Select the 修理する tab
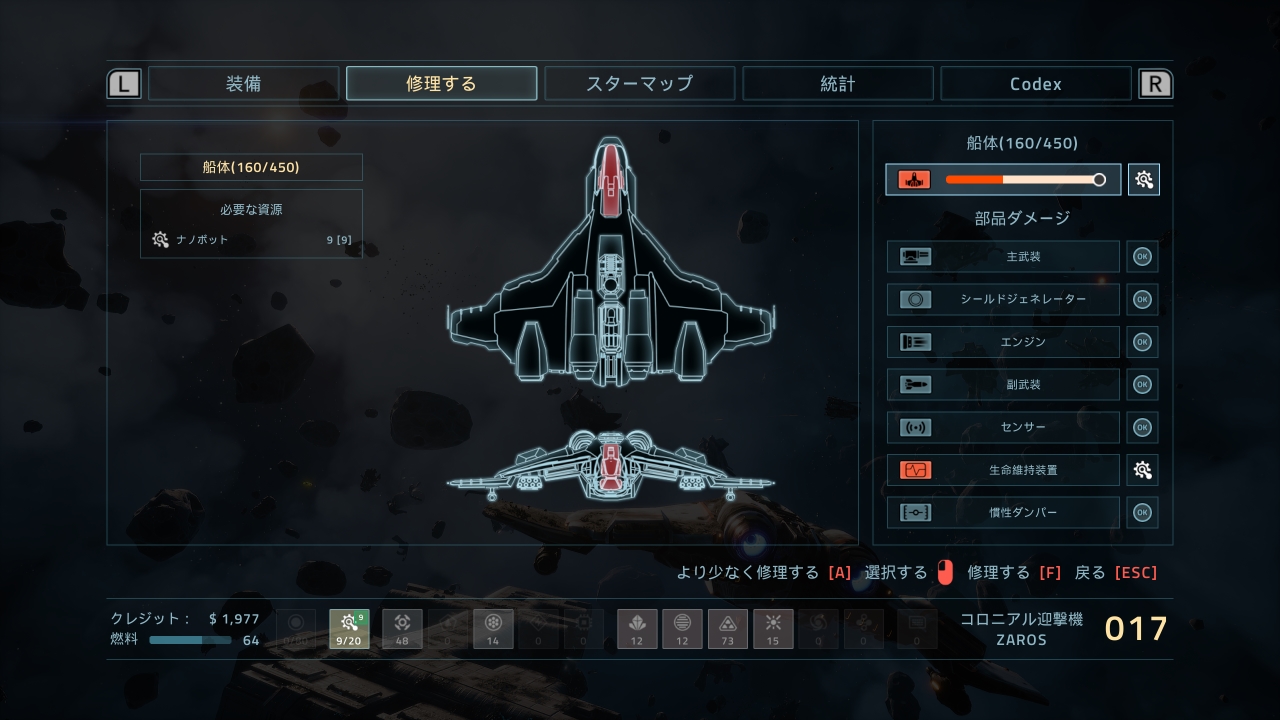Viewport: 1280px width, 720px height. click(x=441, y=84)
